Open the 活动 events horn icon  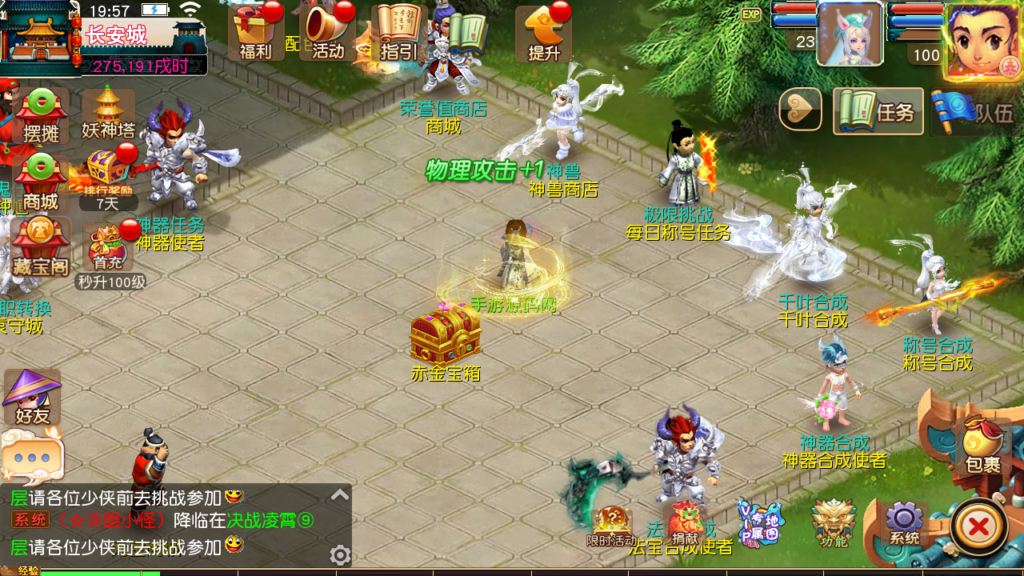click(x=328, y=32)
